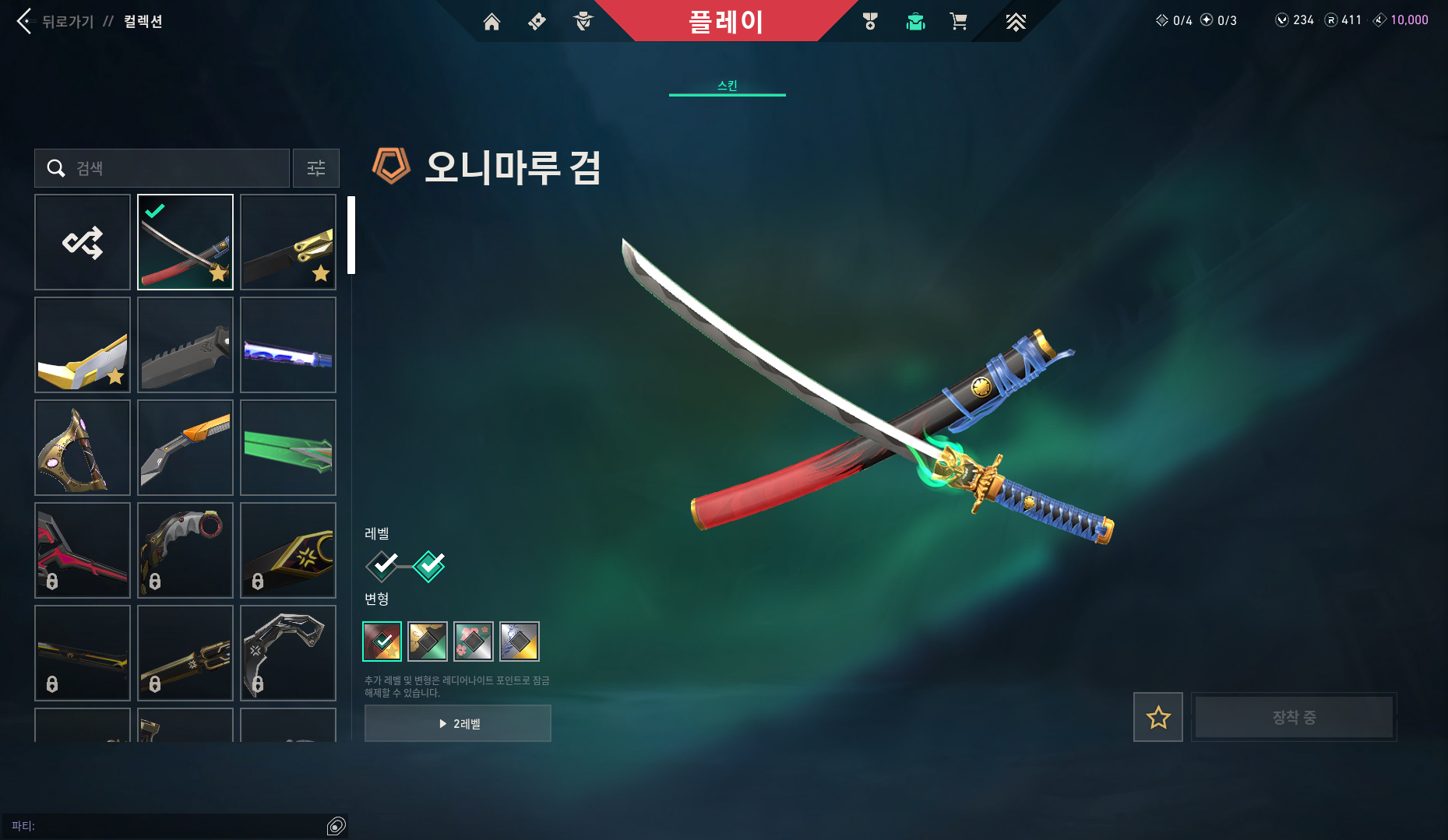Image resolution: width=1448 pixels, height=840 pixels.
Task: Open the agents icon in top navigation
Action: pos(584,22)
